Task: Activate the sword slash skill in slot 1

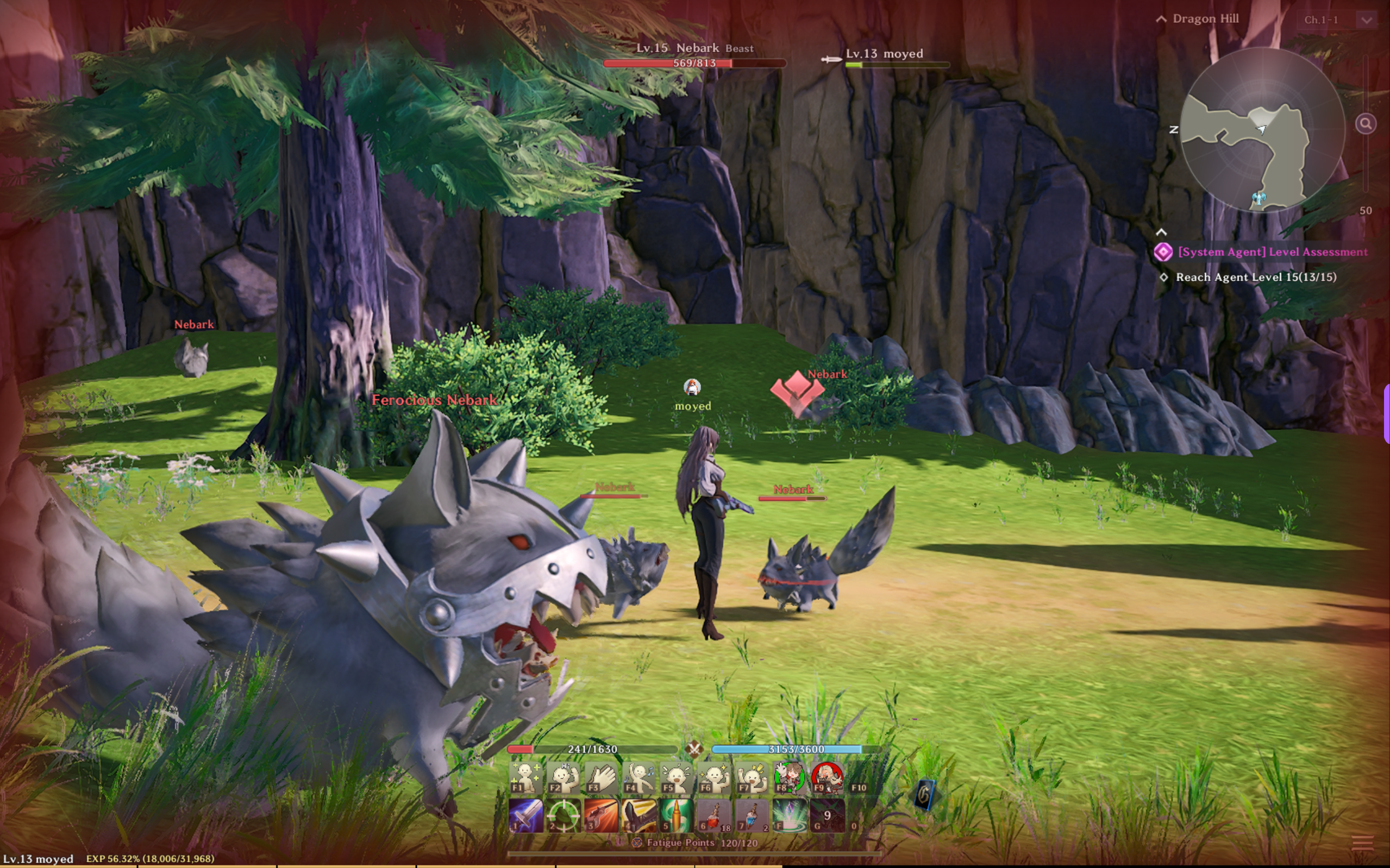Action: pos(525,815)
